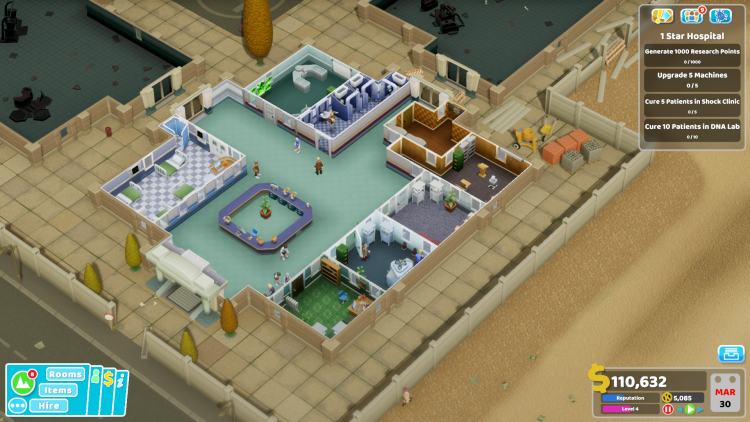Select the yellow objectives tab icon

[661, 15]
